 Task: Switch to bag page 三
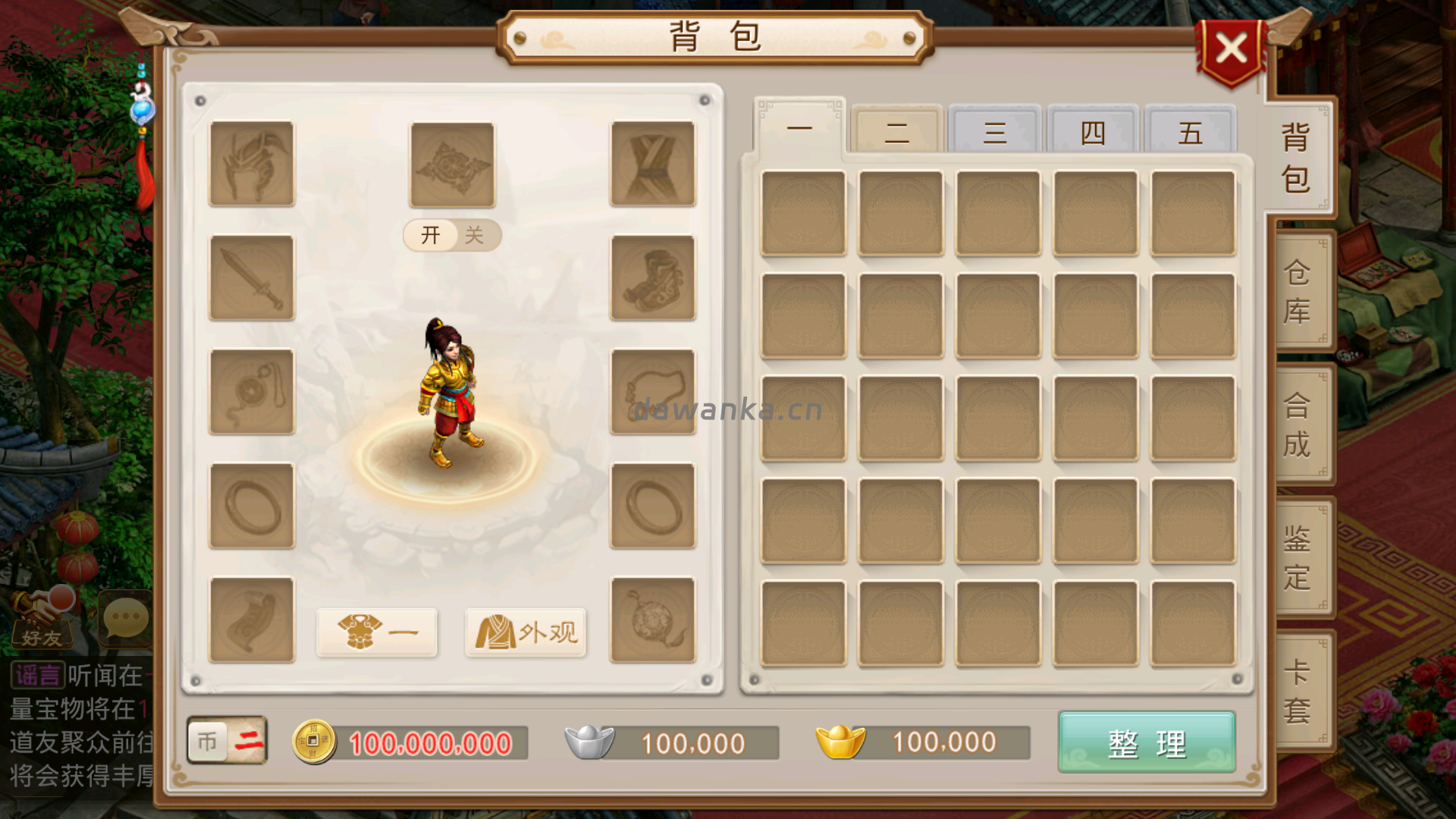point(995,132)
